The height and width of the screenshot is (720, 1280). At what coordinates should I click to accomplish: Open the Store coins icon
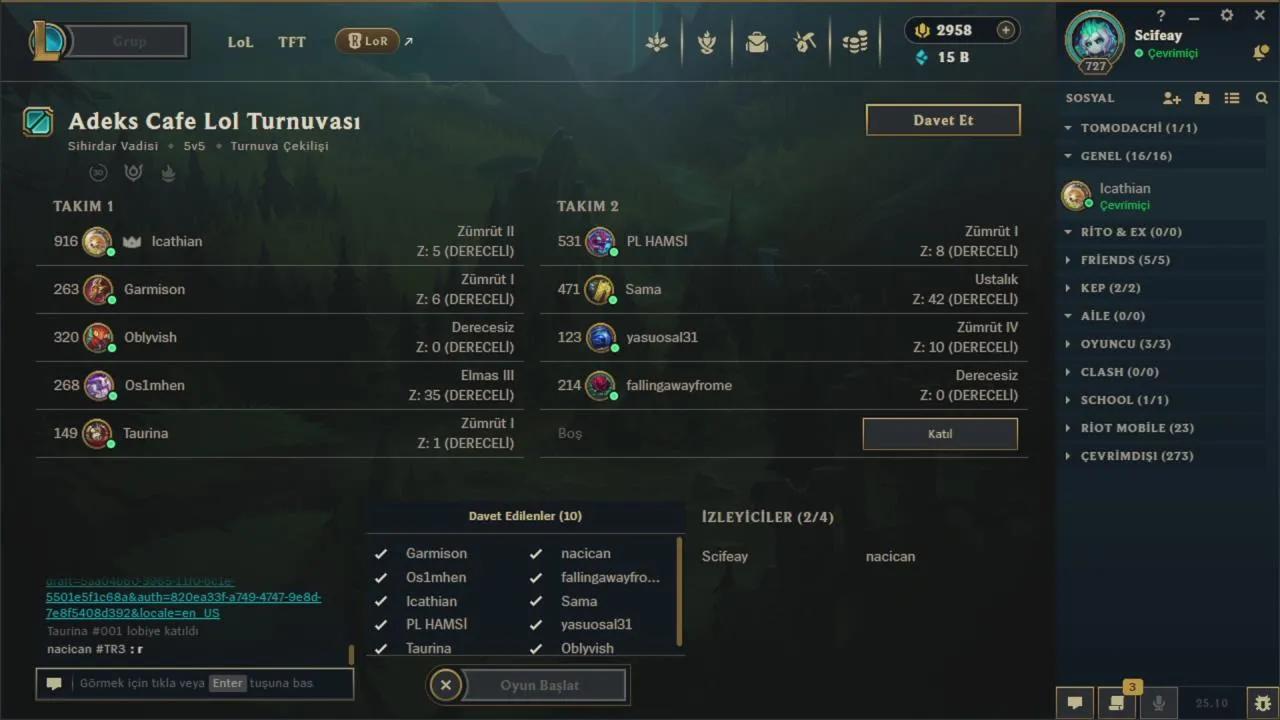tap(855, 41)
